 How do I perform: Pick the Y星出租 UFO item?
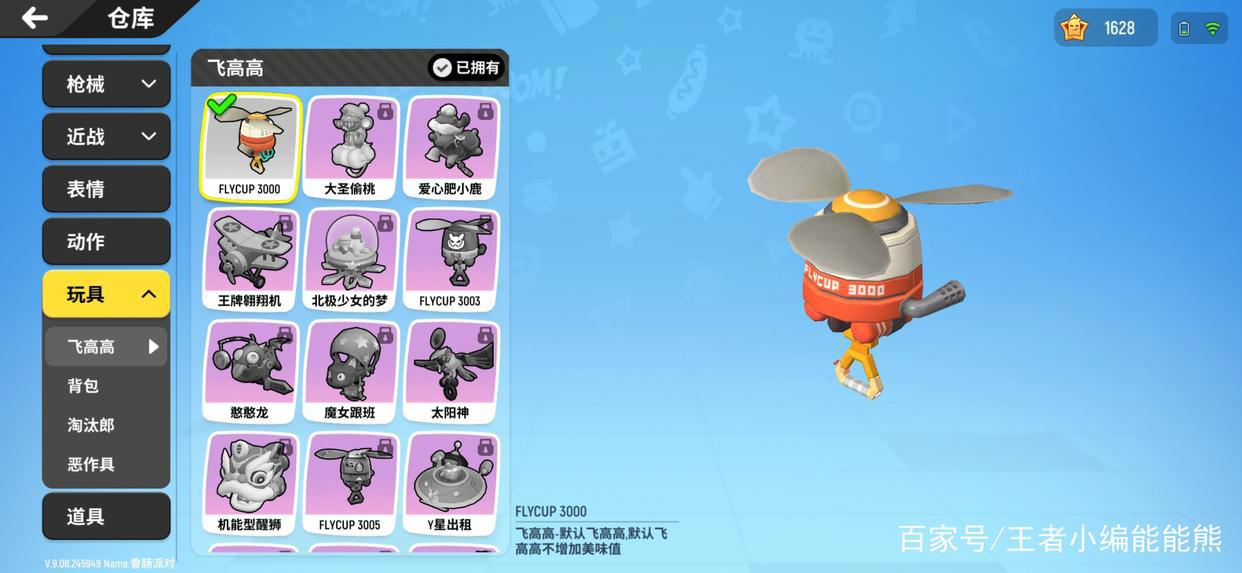(450, 484)
